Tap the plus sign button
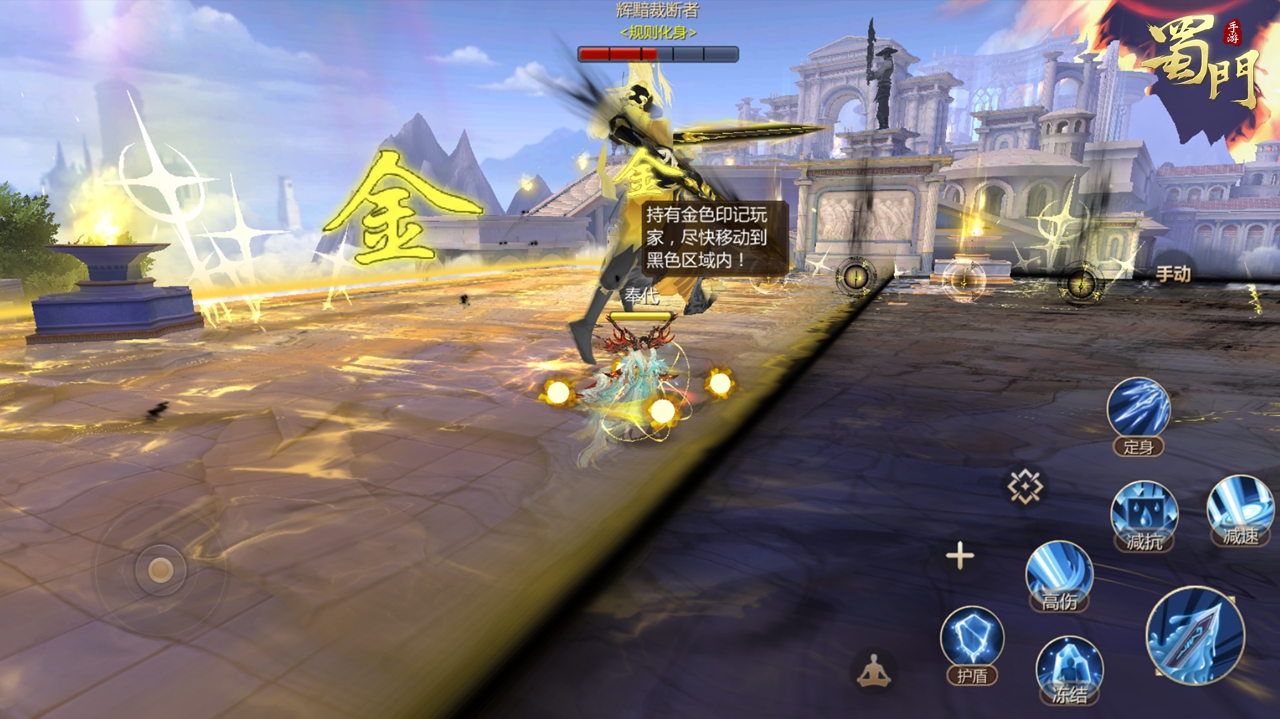This screenshot has width=1280, height=719. (x=960, y=556)
